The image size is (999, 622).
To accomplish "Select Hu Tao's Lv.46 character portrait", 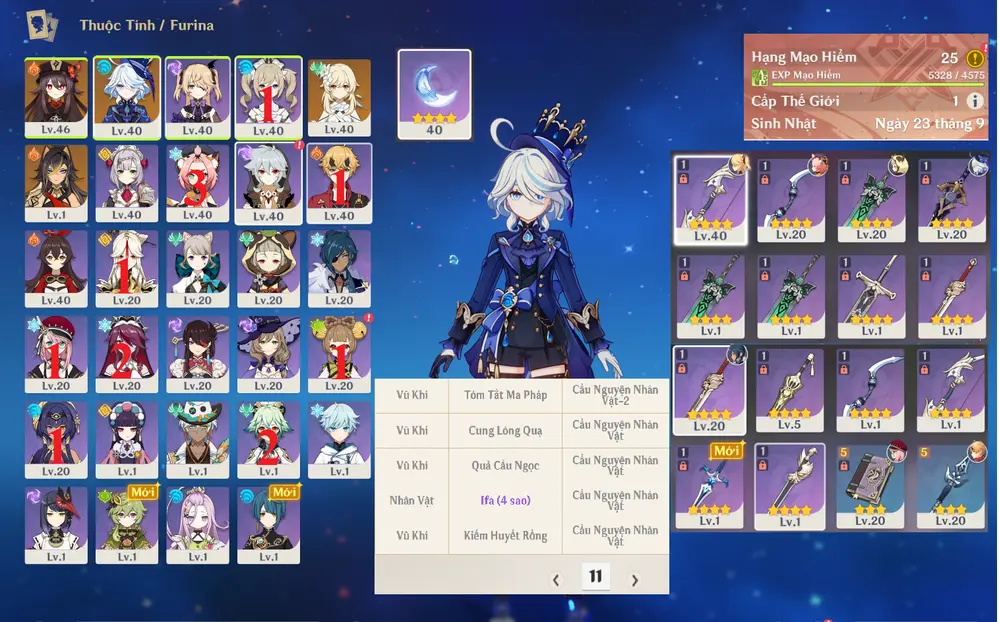I will (x=57, y=96).
